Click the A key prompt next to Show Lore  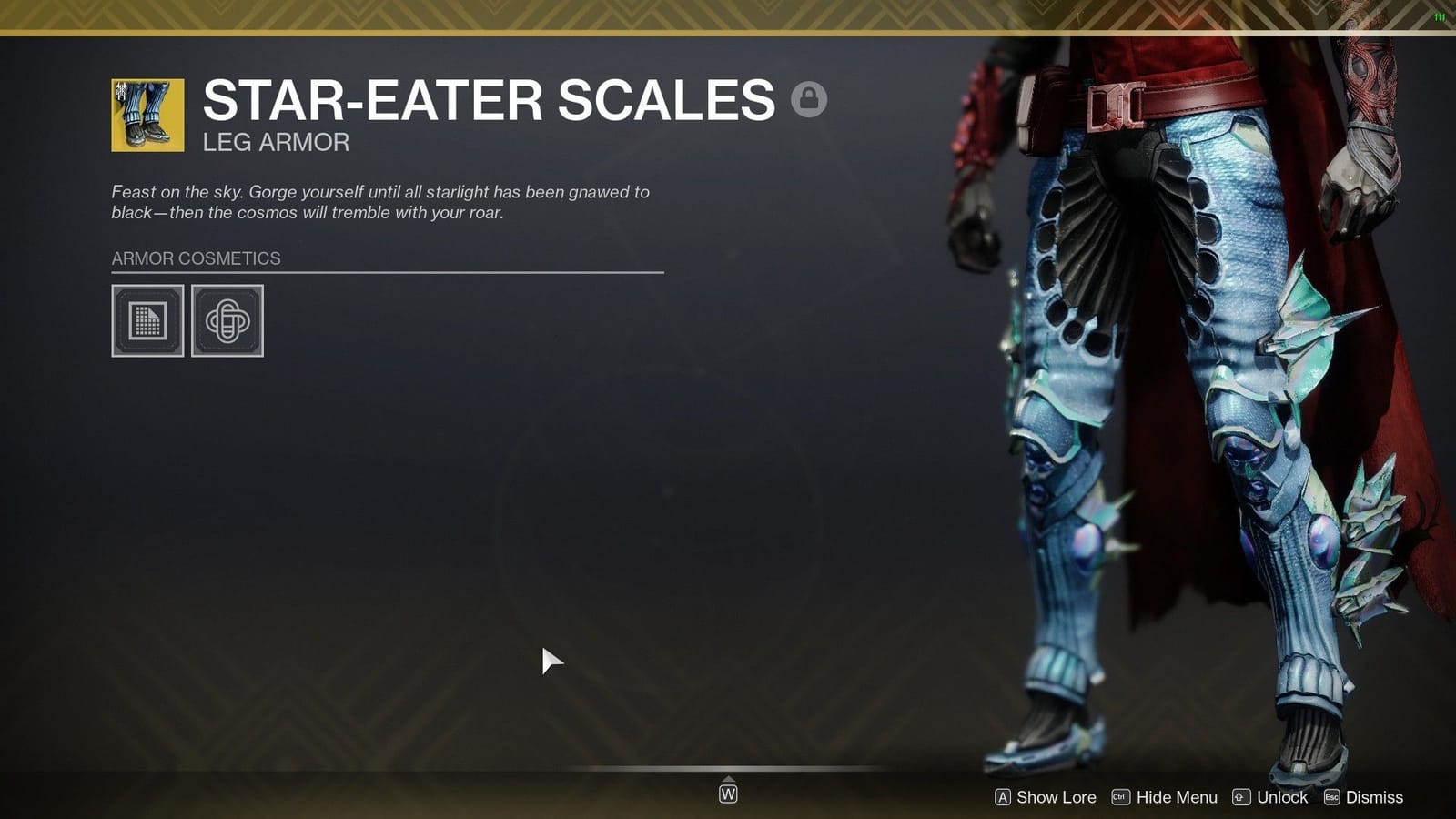[1003, 797]
